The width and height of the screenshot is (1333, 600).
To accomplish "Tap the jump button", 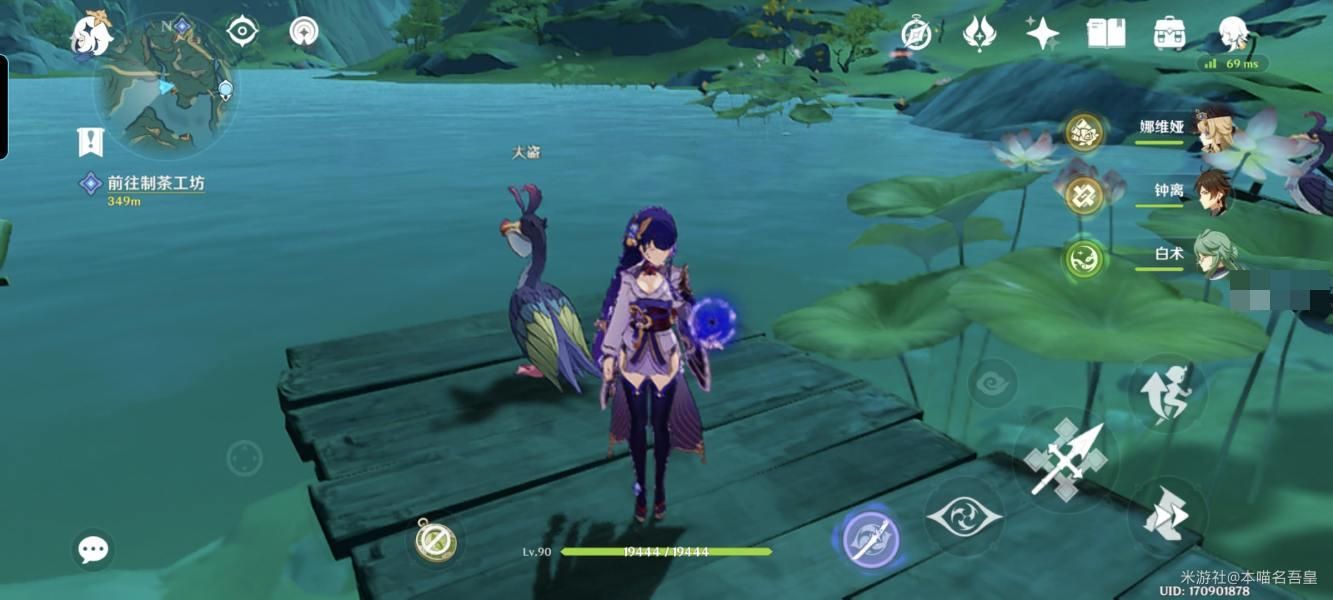I will point(1167,393).
